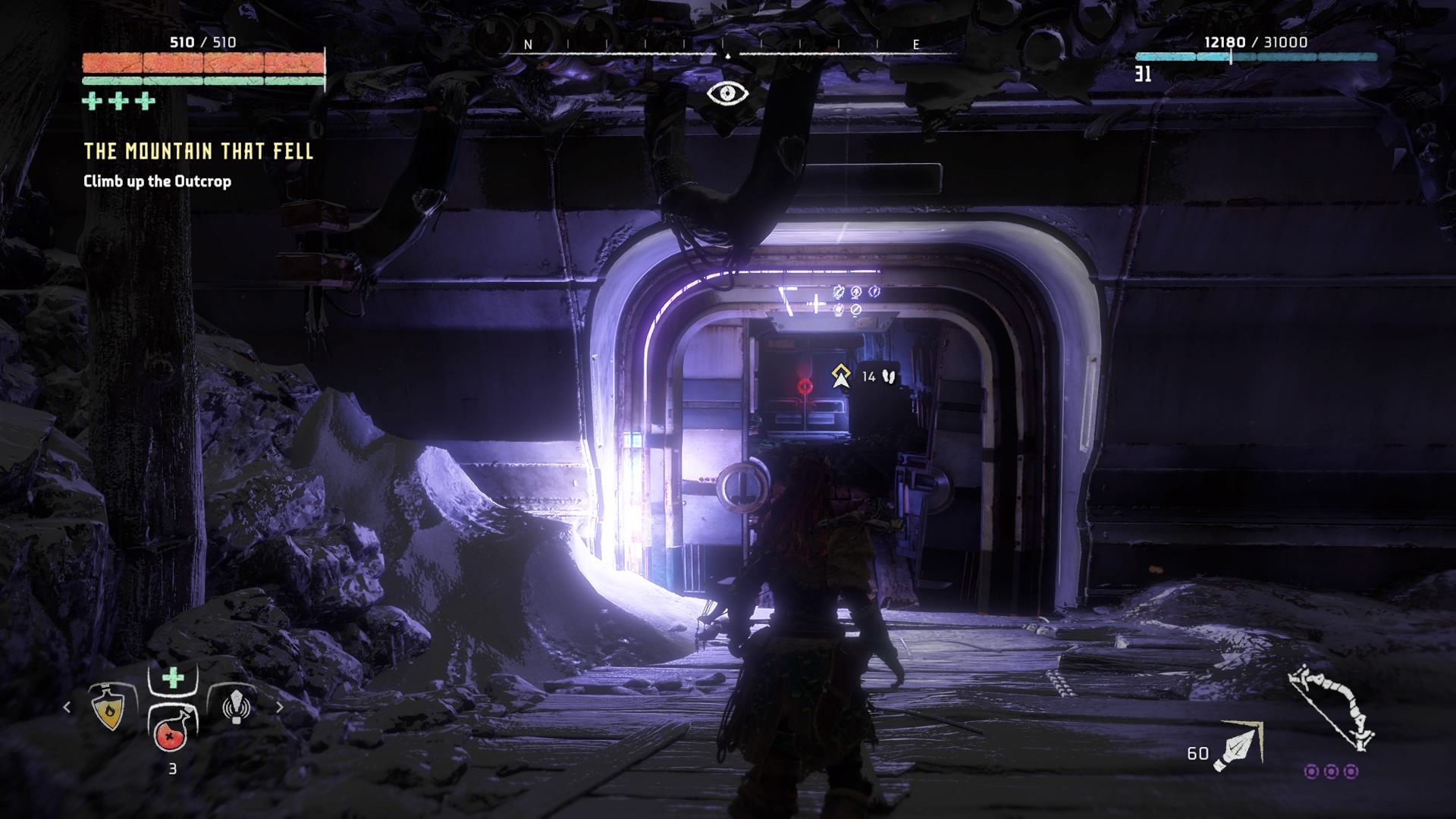Click the yellow quest waypoint marker
Viewport: 1456px width, 819px height.
pyautogui.click(x=840, y=375)
